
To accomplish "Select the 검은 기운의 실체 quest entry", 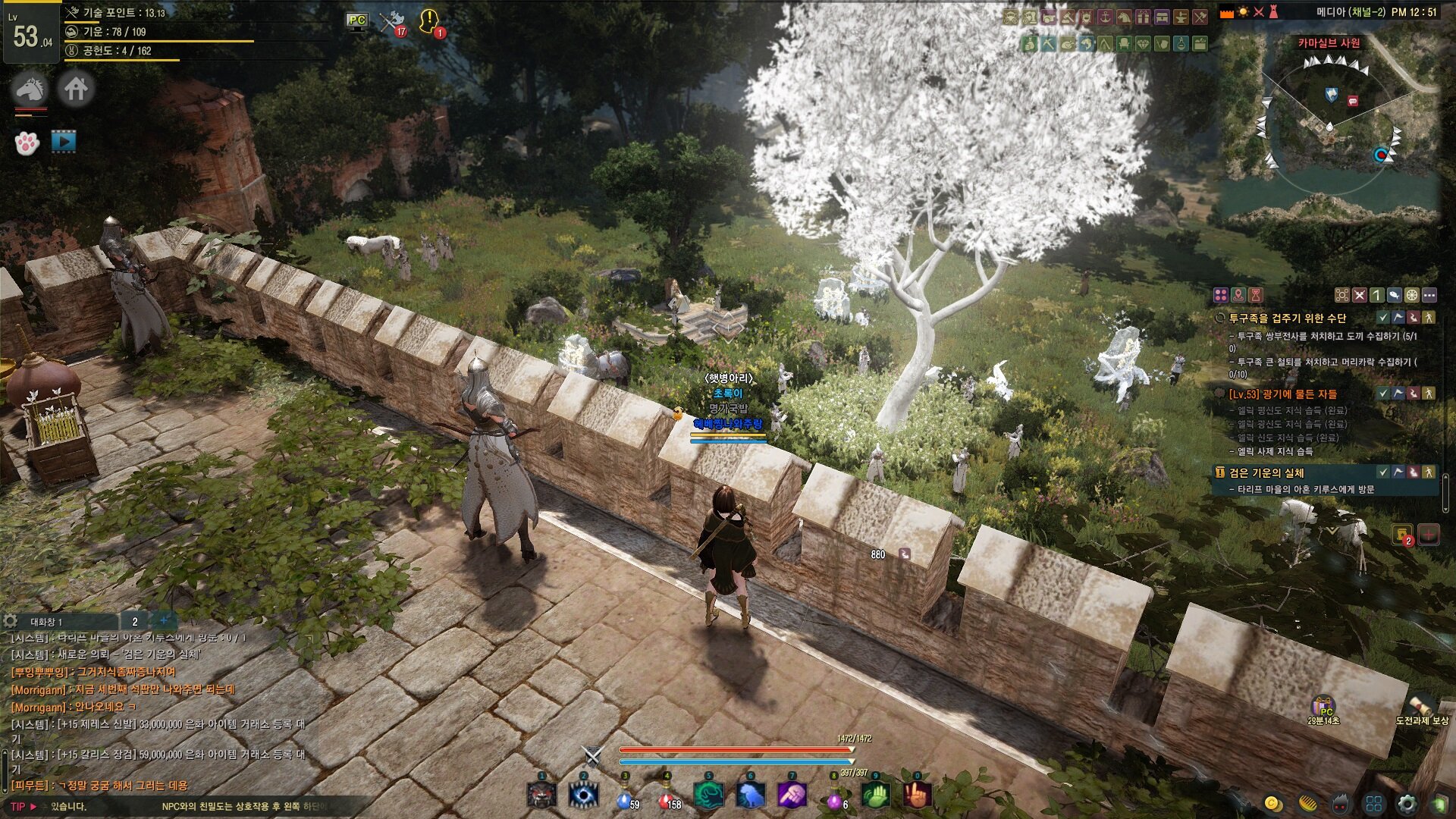I will (x=1266, y=472).
